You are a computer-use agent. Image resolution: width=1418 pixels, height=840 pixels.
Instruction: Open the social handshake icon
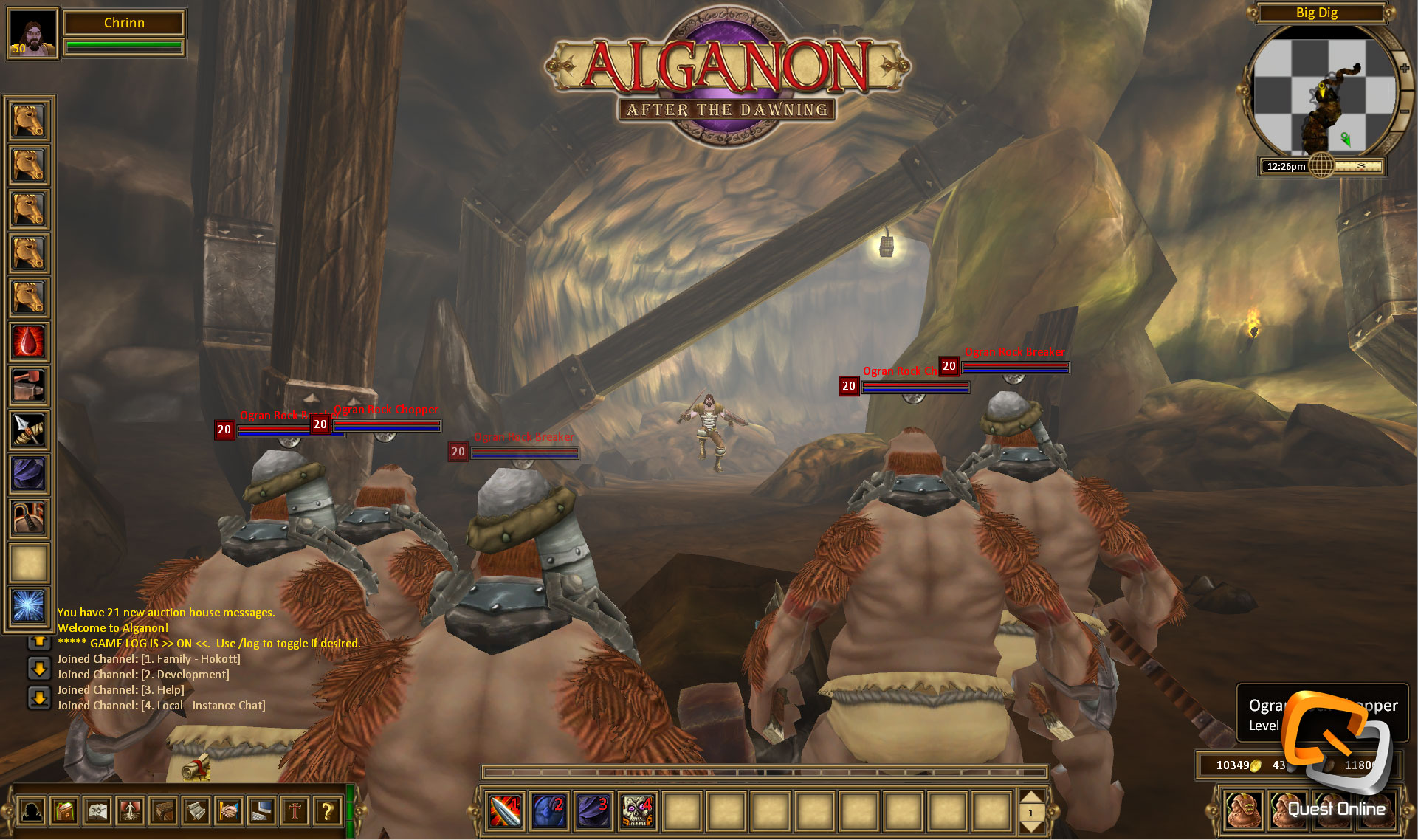229,810
